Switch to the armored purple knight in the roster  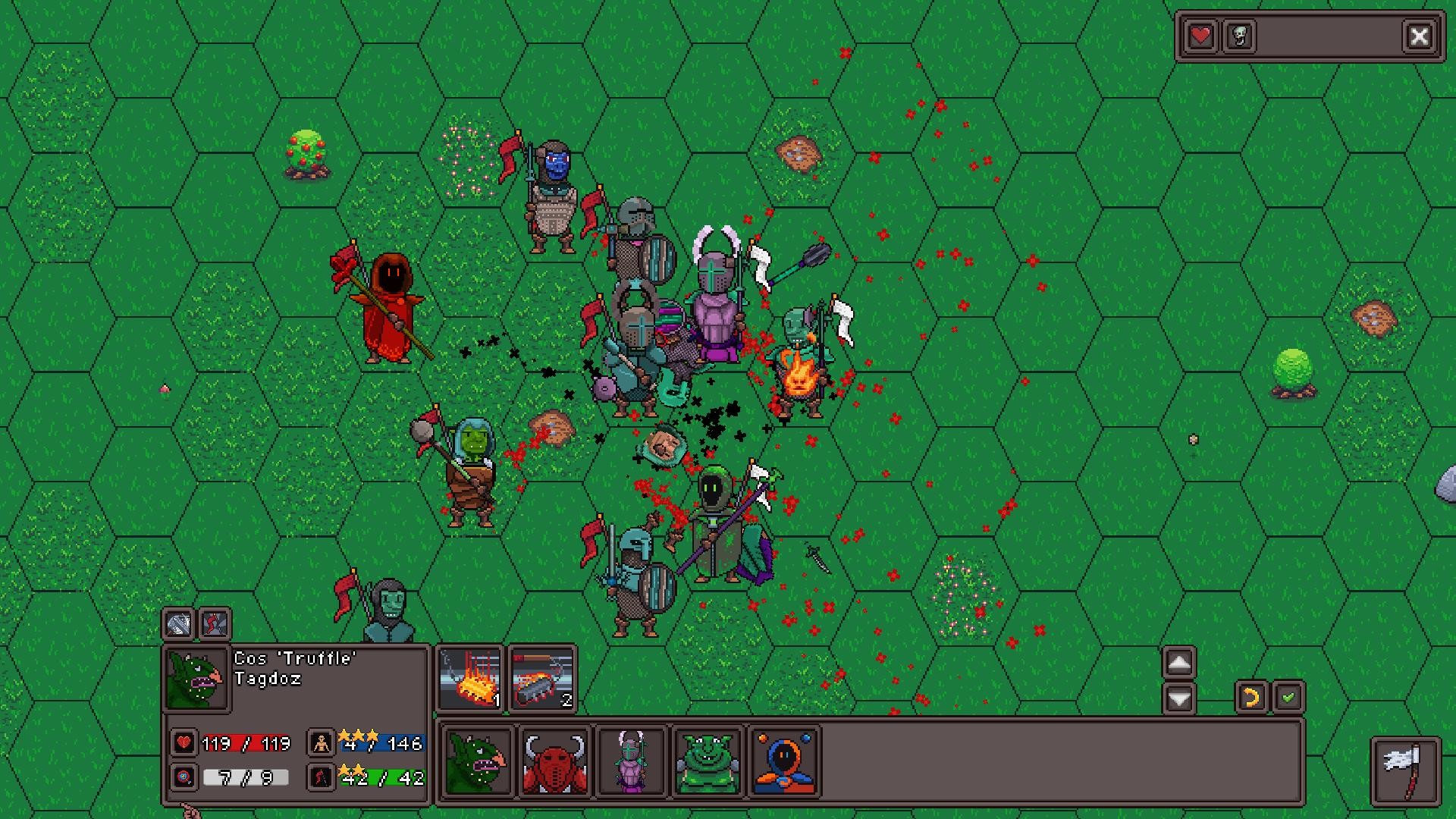(x=631, y=761)
